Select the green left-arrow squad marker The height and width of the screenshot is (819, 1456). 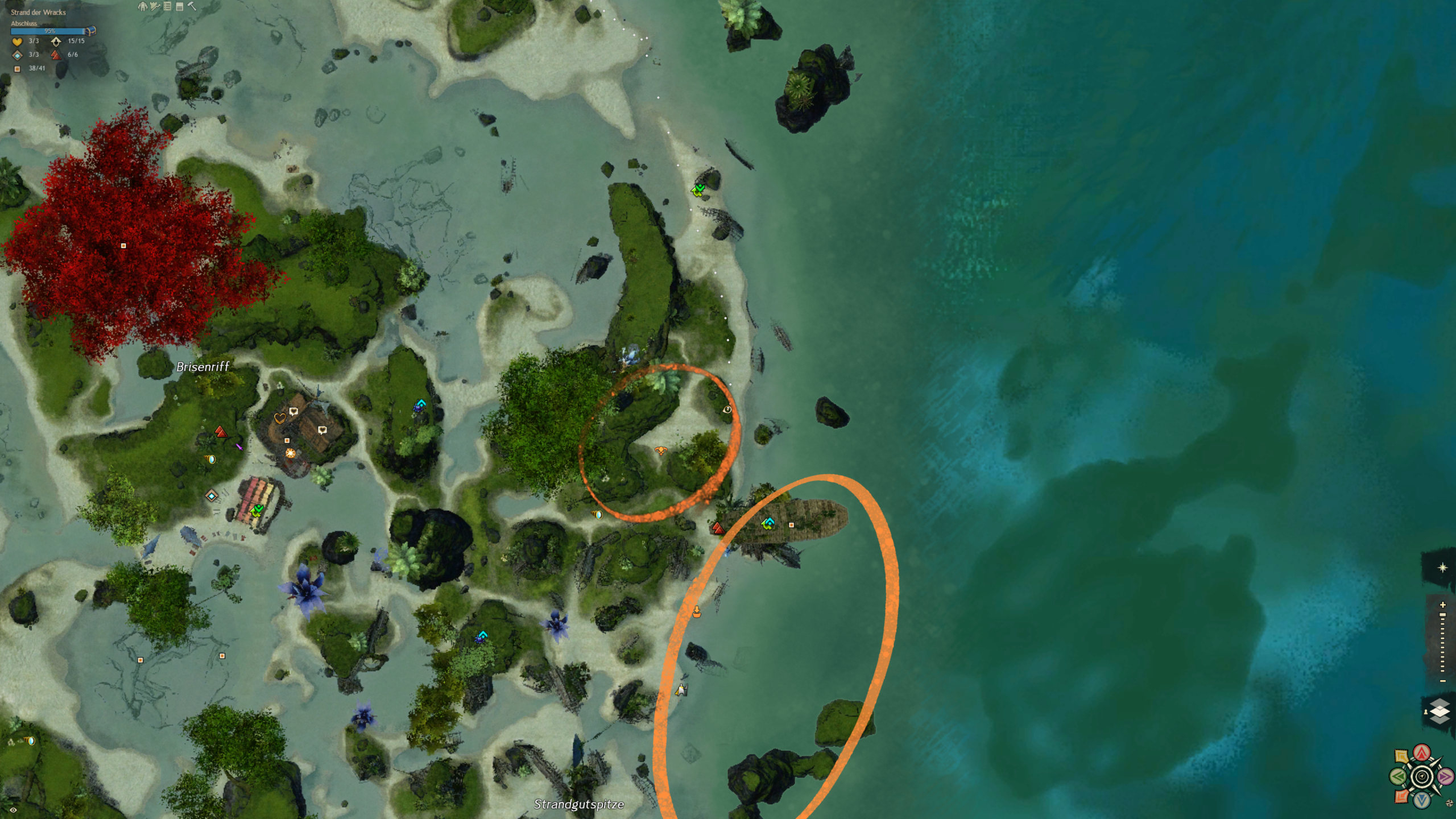[1398, 776]
